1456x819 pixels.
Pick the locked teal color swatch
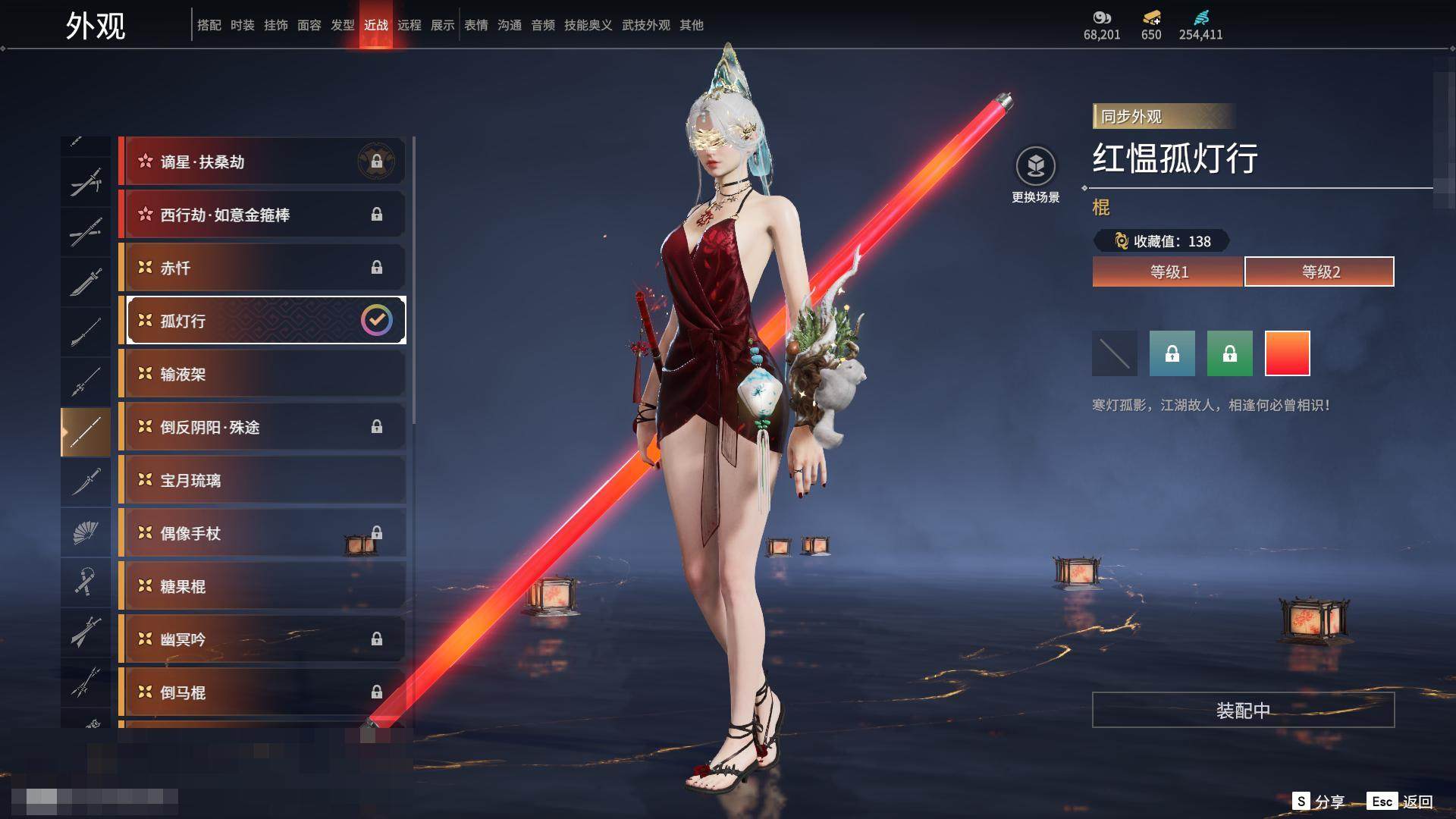click(1172, 353)
